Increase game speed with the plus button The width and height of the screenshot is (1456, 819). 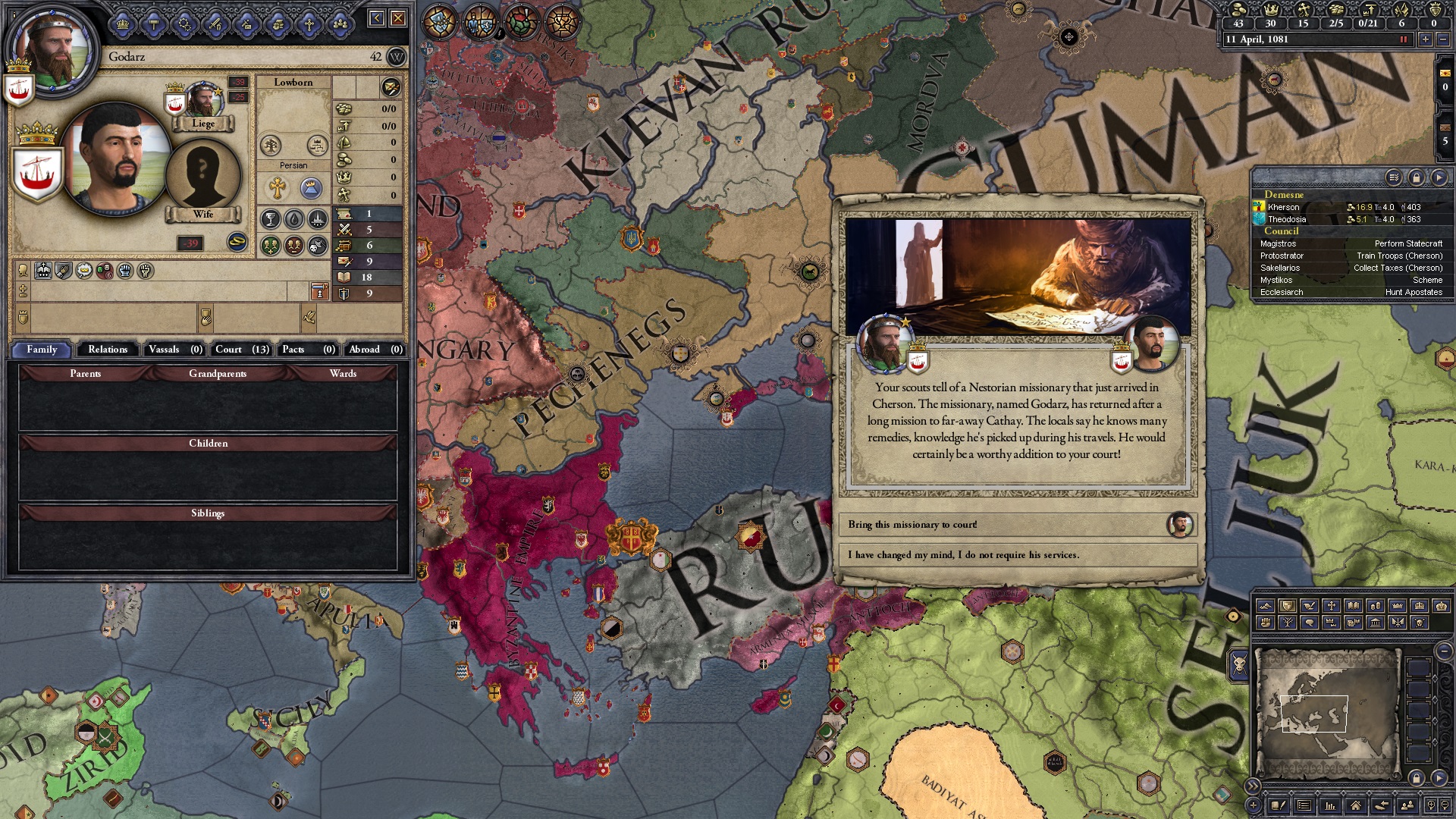(1425, 39)
